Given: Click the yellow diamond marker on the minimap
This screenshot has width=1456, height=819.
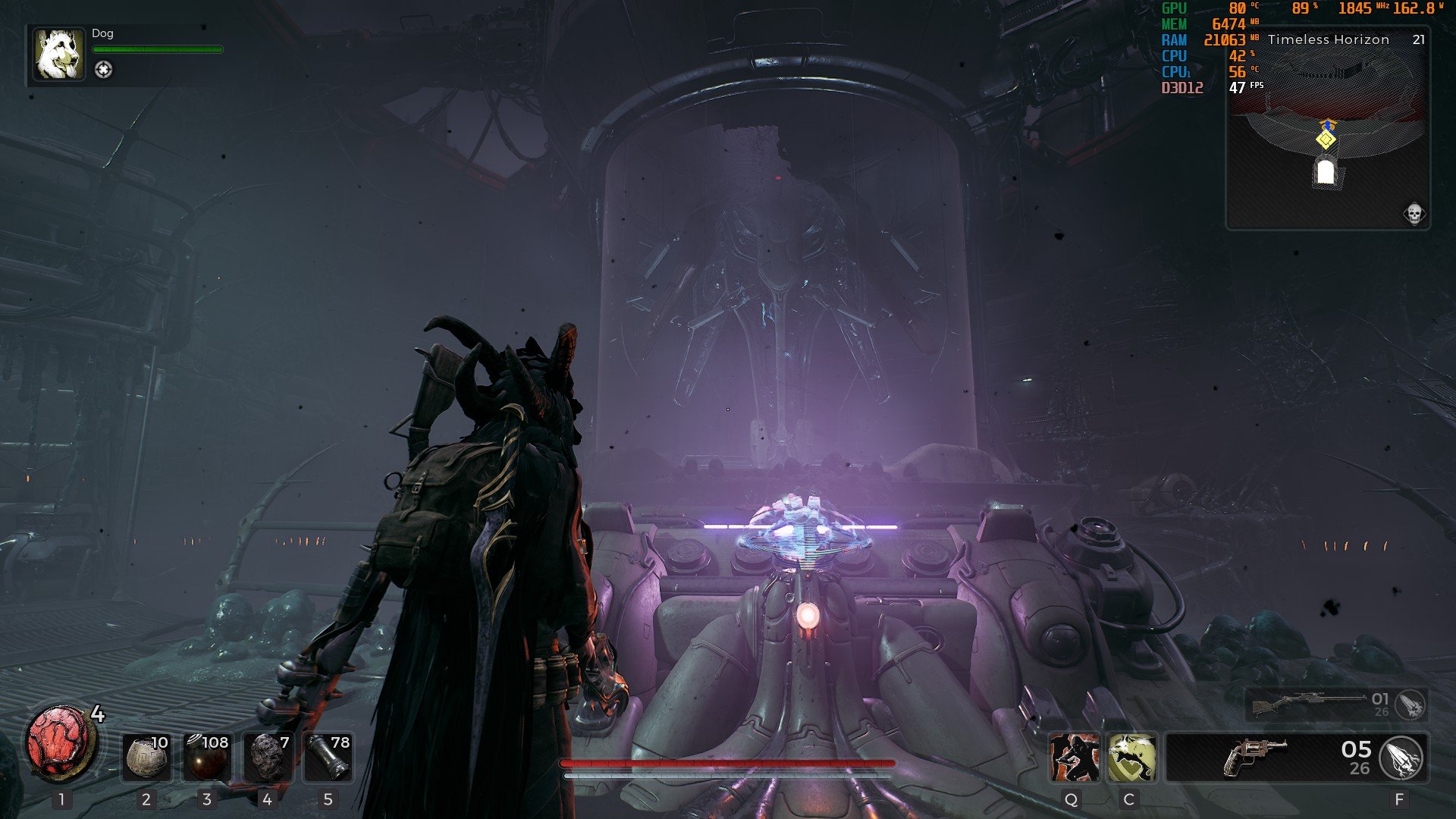Looking at the screenshot, I should (x=1326, y=140).
